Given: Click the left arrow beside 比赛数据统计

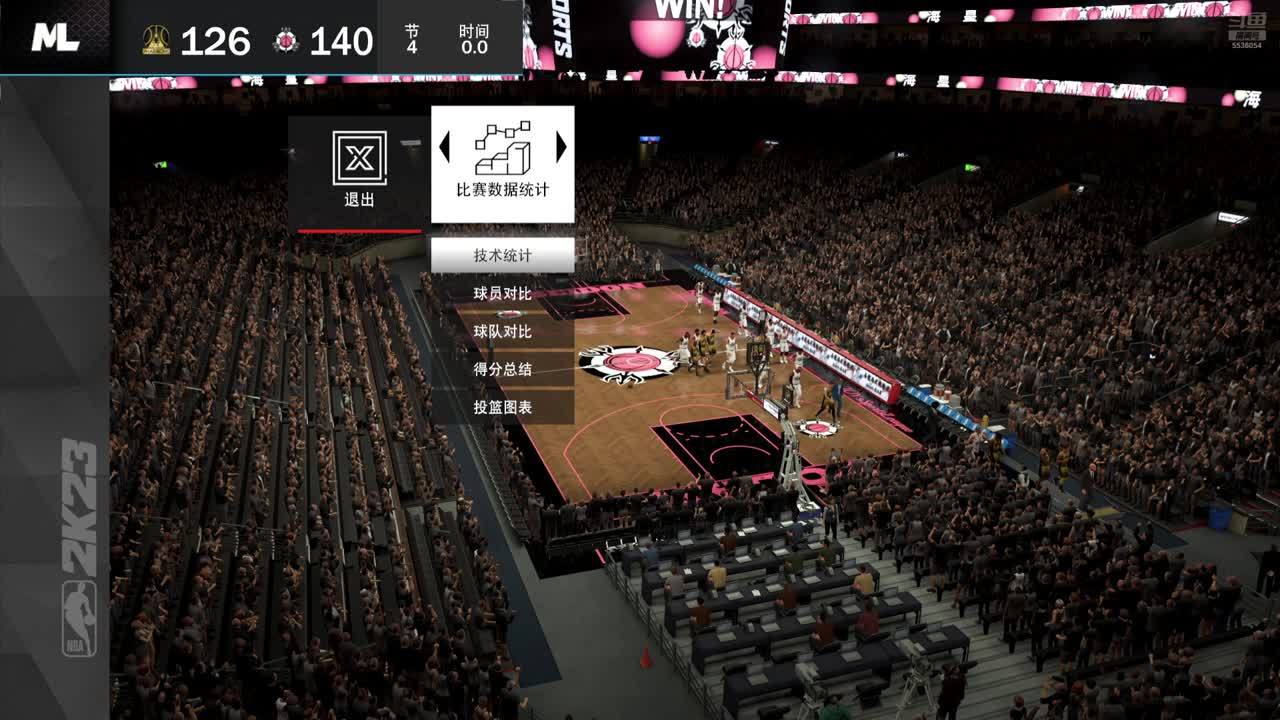Looking at the screenshot, I should click(444, 148).
